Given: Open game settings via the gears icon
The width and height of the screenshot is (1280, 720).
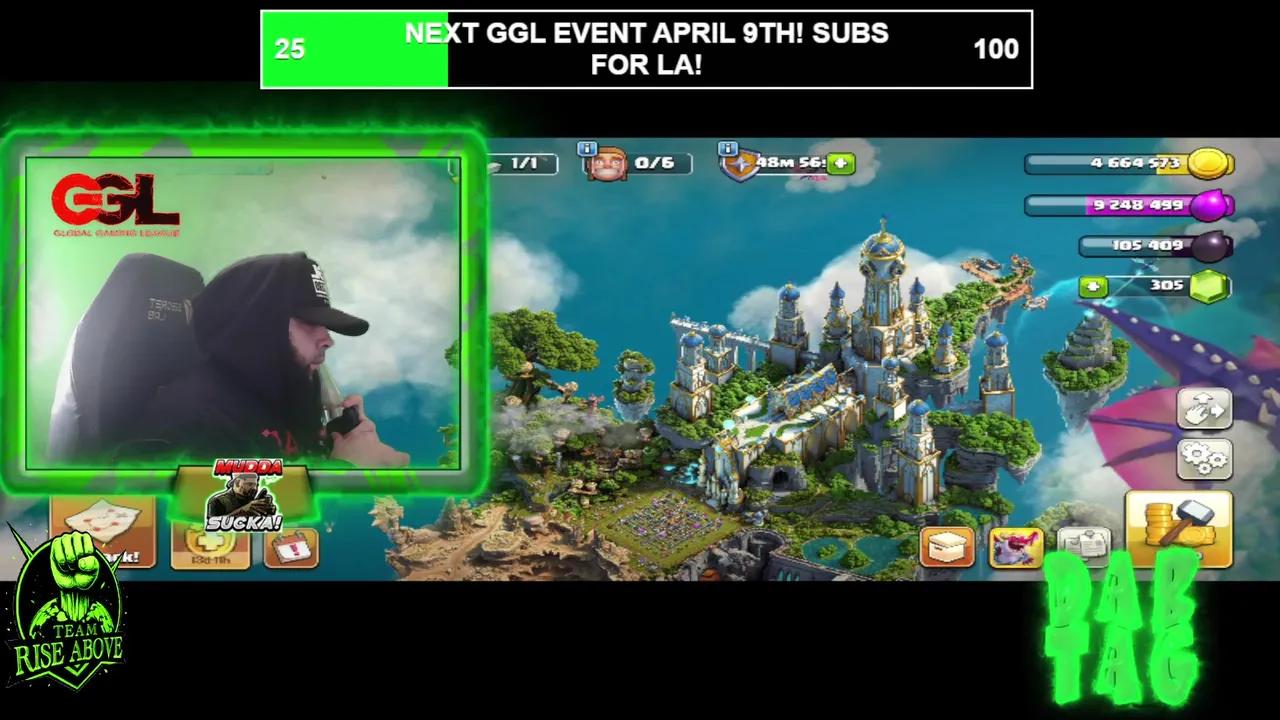Looking at the screenshot, I should click(1205, 460).
